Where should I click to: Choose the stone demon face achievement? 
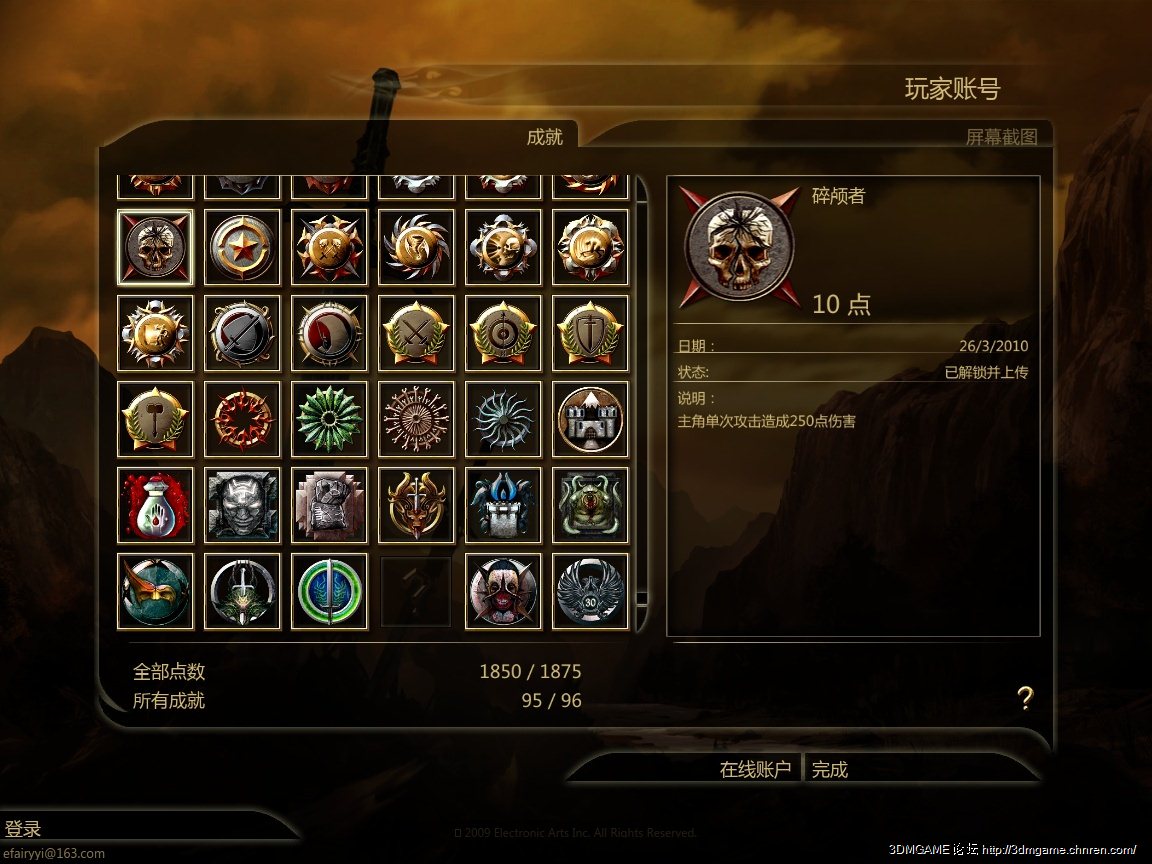(x=242, y=505)
